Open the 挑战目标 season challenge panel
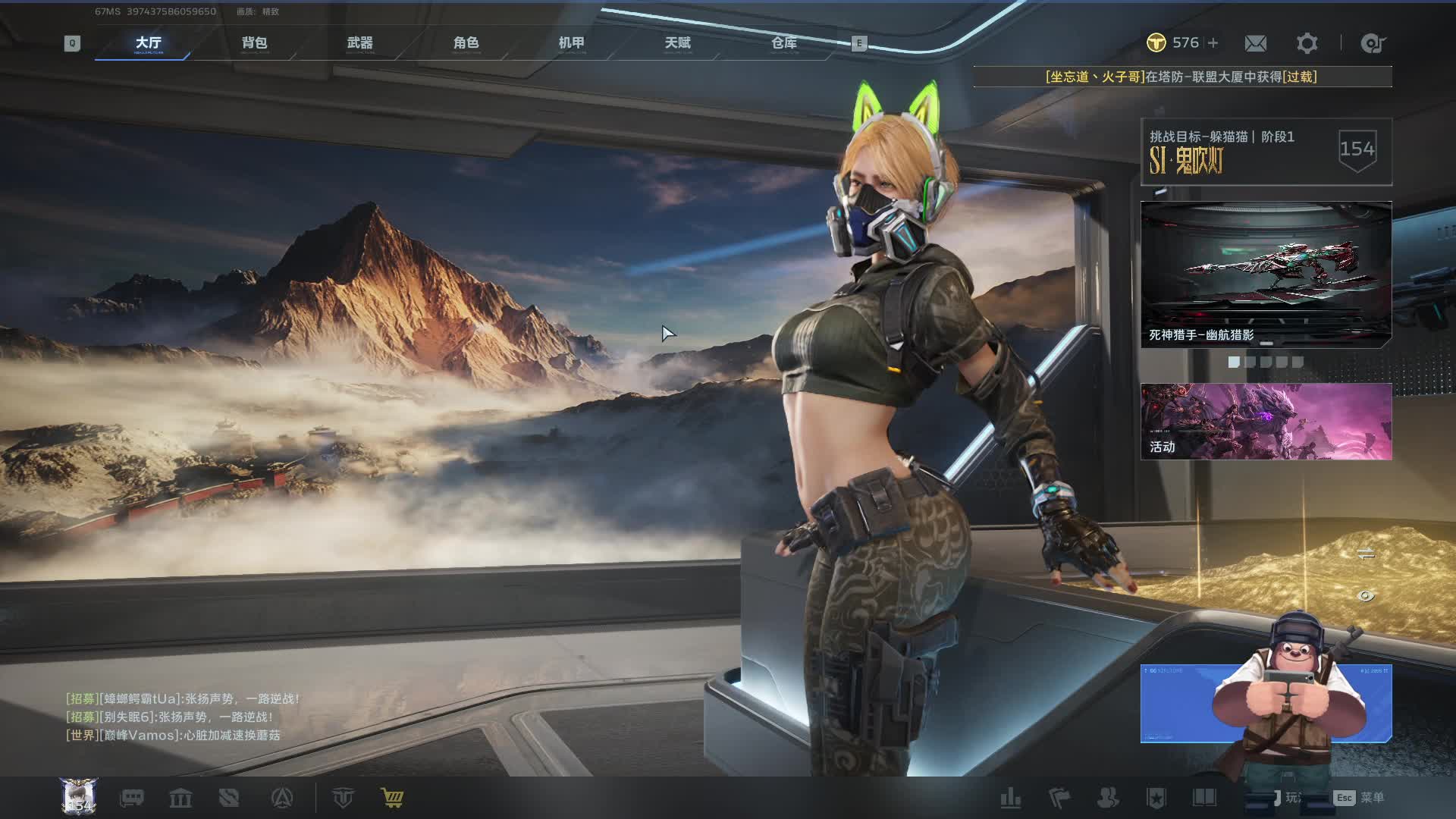 click(x=1266, y=151)
